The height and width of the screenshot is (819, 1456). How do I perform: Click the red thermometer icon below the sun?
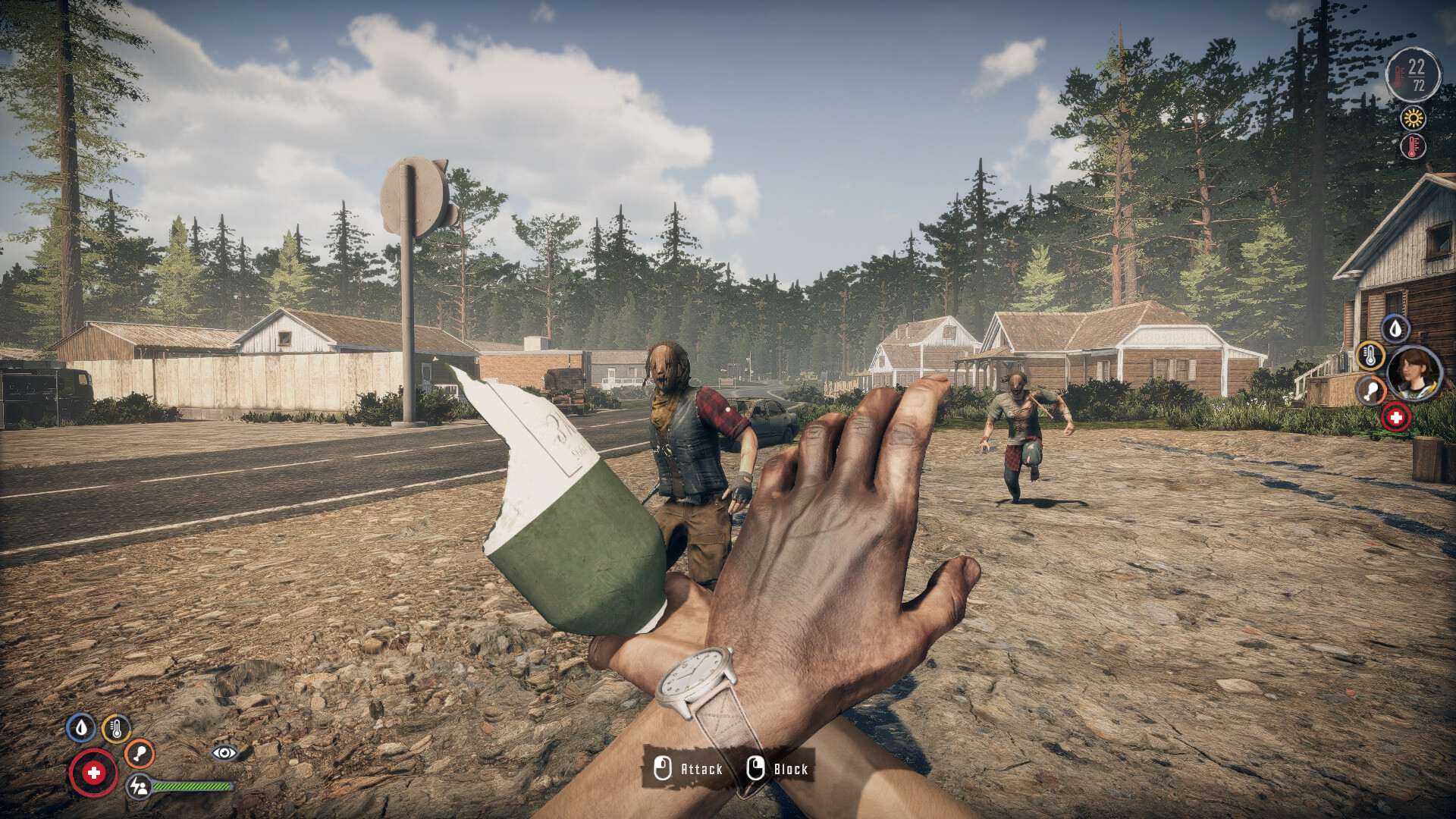(1412, 143)
